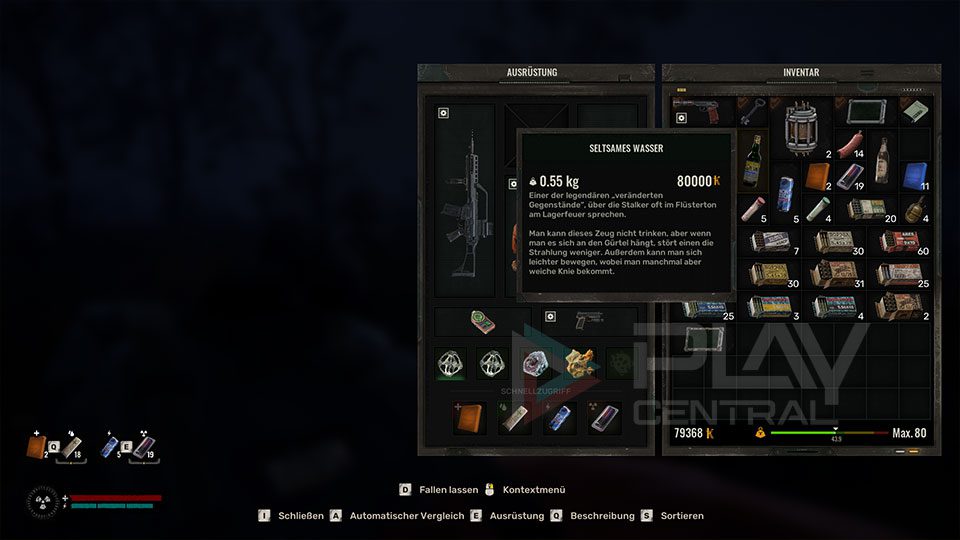Select the grenade stack of 4
Screen dimensions: 960x540
click(x=914, y=209)
